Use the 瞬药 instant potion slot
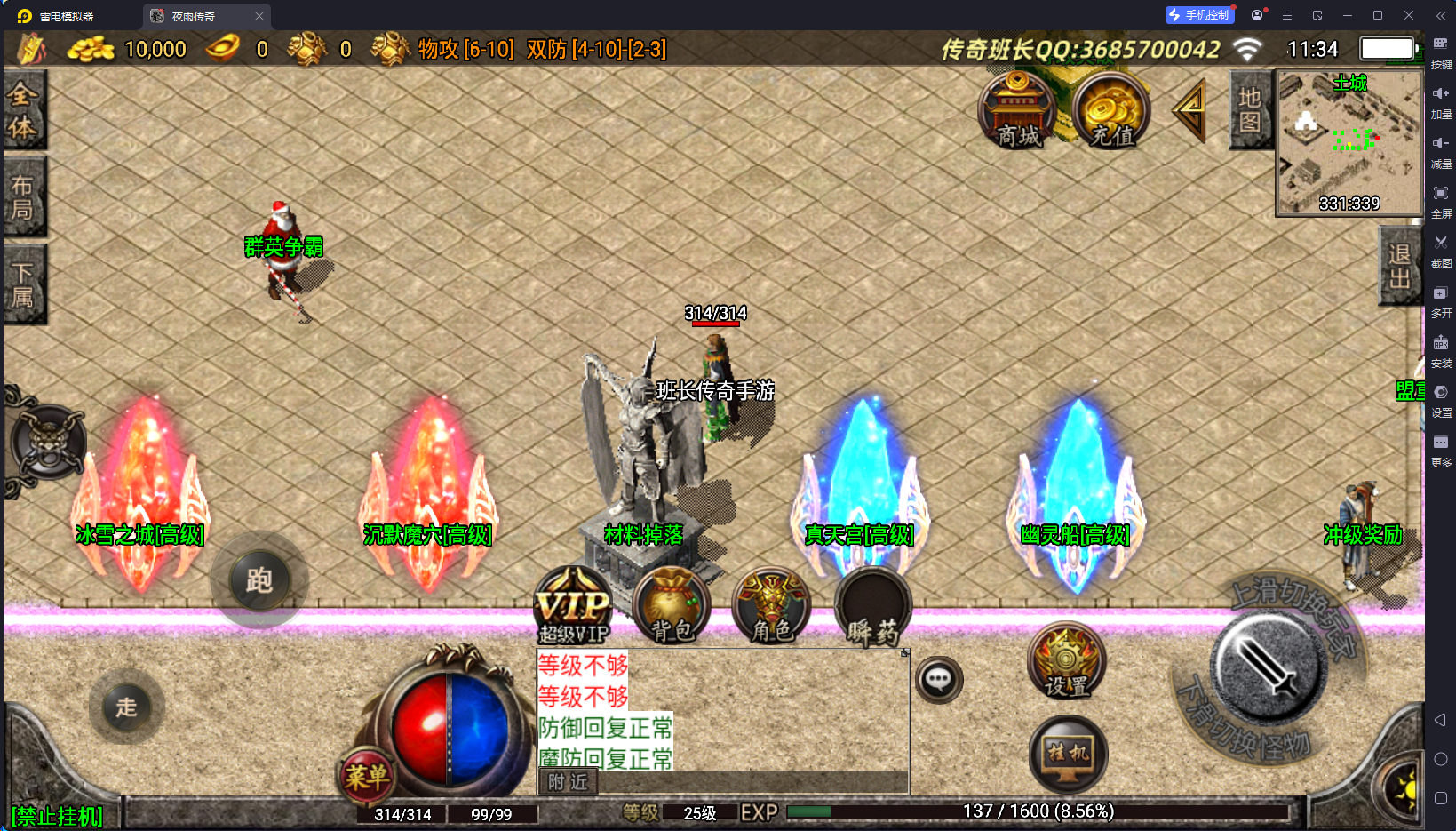The width and height of the screenshot is (1456, 831). point(873,606)
